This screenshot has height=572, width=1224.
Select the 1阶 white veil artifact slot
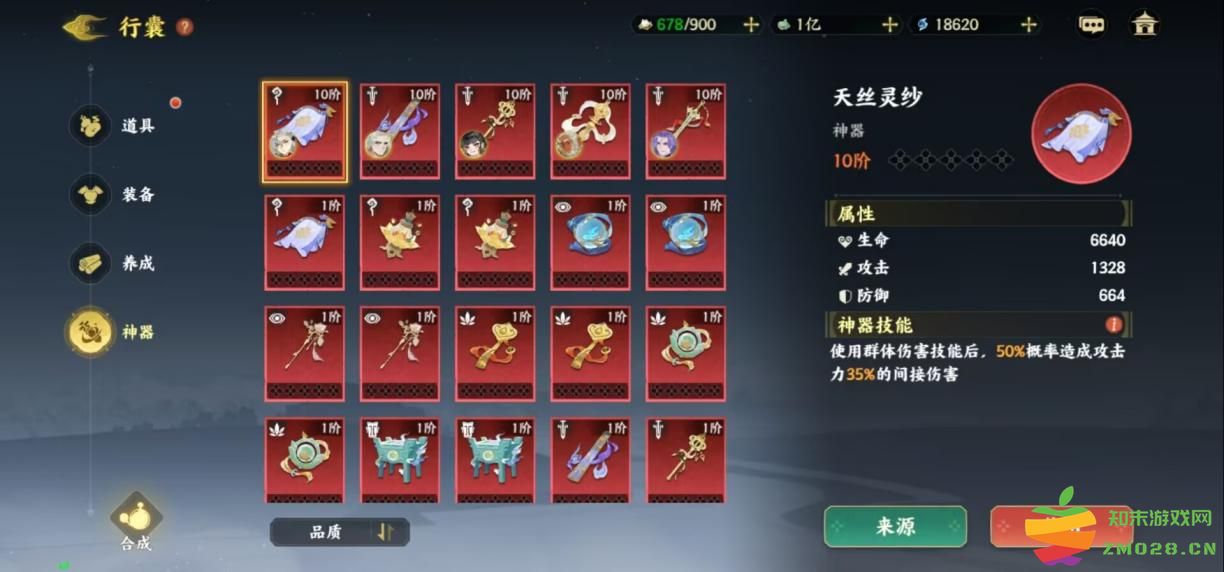pyautogui.click(x=305, y=242)
